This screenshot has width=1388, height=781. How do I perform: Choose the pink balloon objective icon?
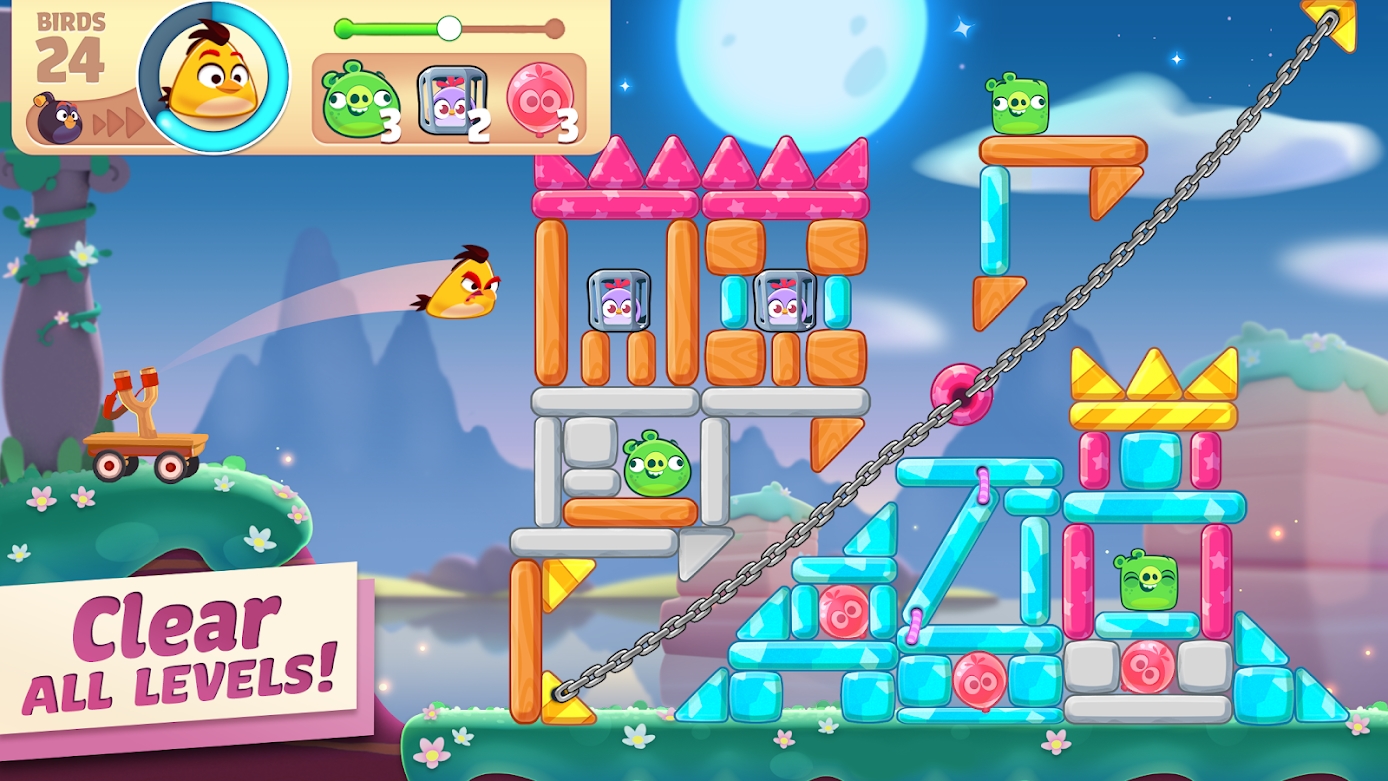coord(540,100)
